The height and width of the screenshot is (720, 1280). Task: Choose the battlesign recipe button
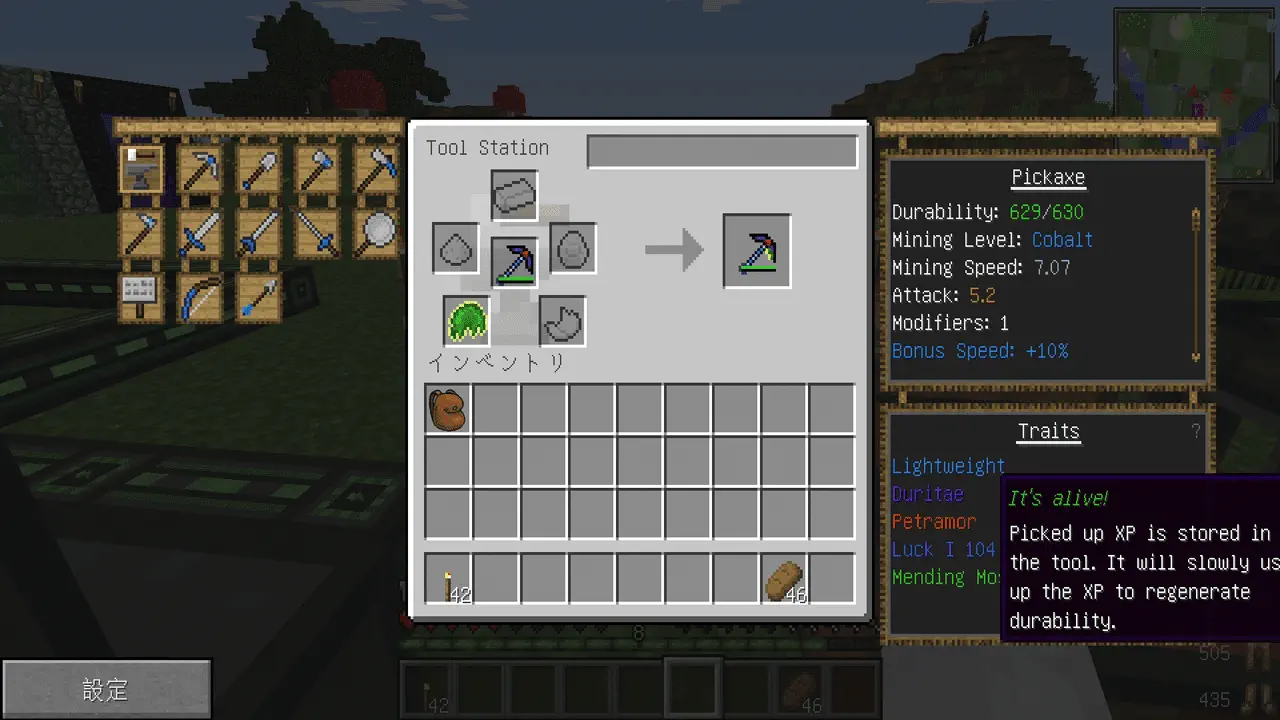(x=142, y=297)
